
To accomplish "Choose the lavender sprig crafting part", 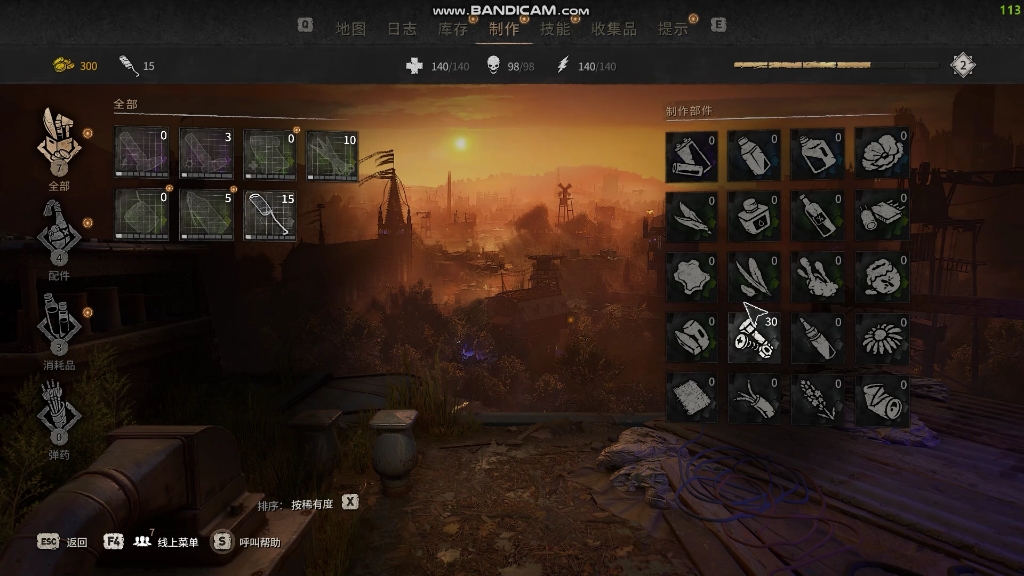I will pos(817,399).
